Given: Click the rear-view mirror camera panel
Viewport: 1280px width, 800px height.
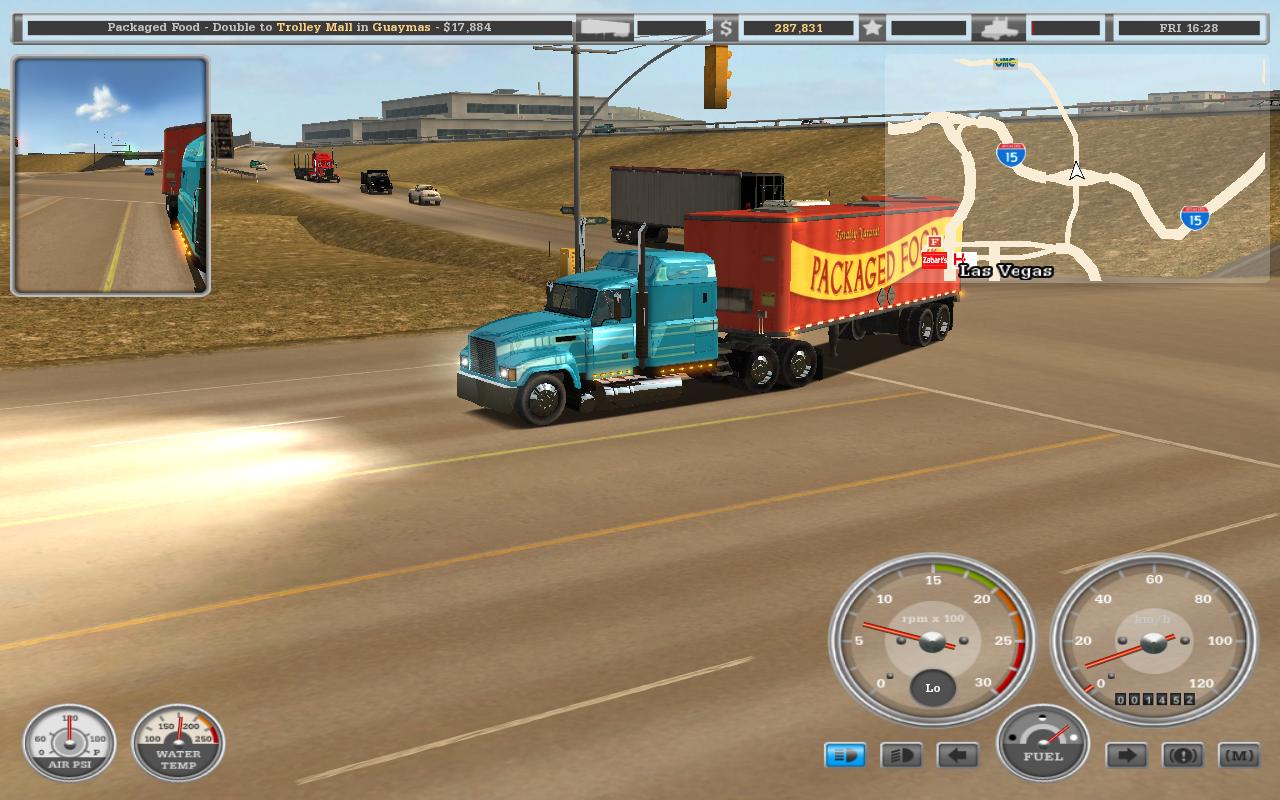Looking at the screenshot, I should (x=110, y=176).
